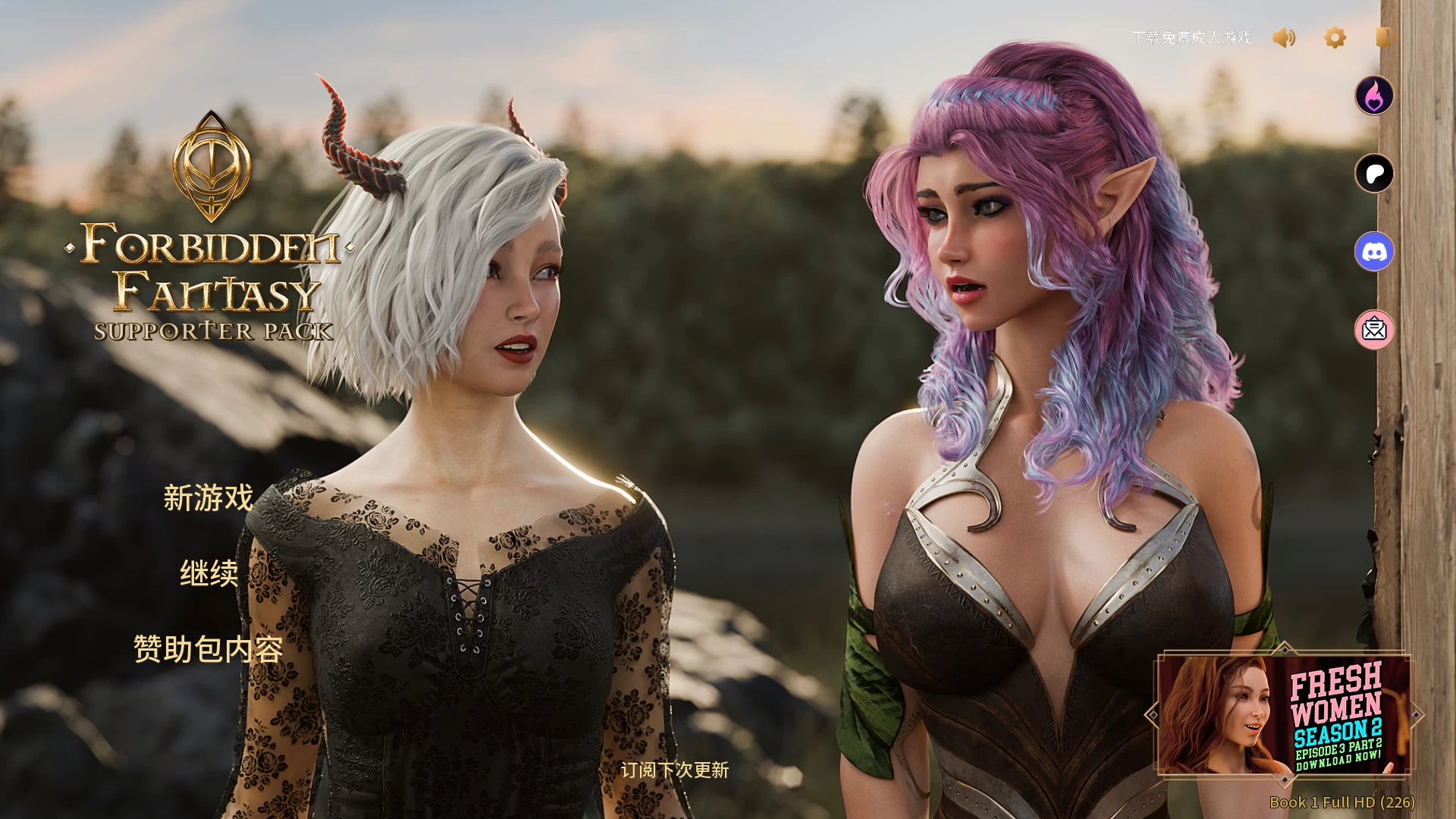Exit the game using the door icon

click(1384, 38)
